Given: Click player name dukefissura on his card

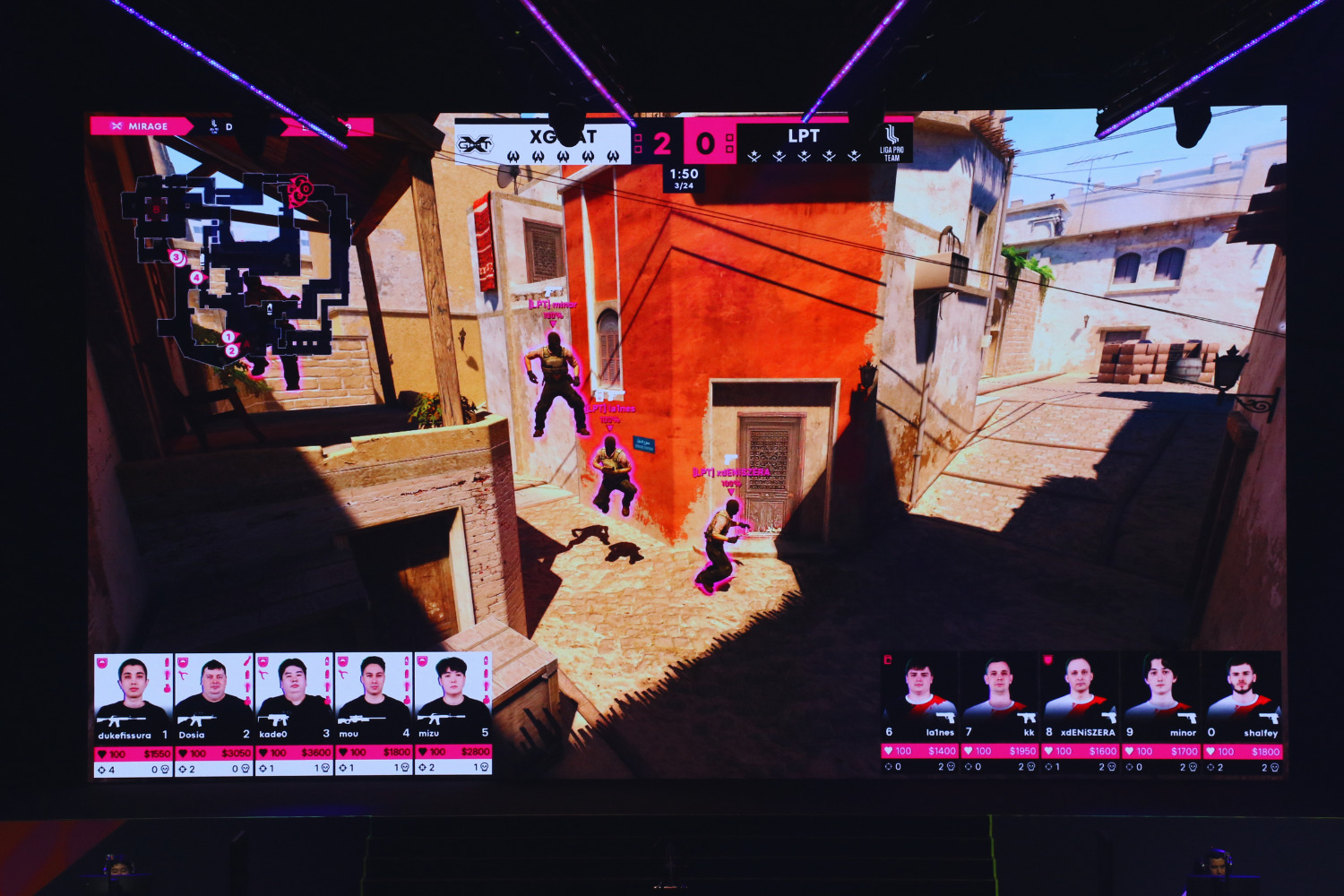Looking at the screenshot, I should [x=125, y=734].
